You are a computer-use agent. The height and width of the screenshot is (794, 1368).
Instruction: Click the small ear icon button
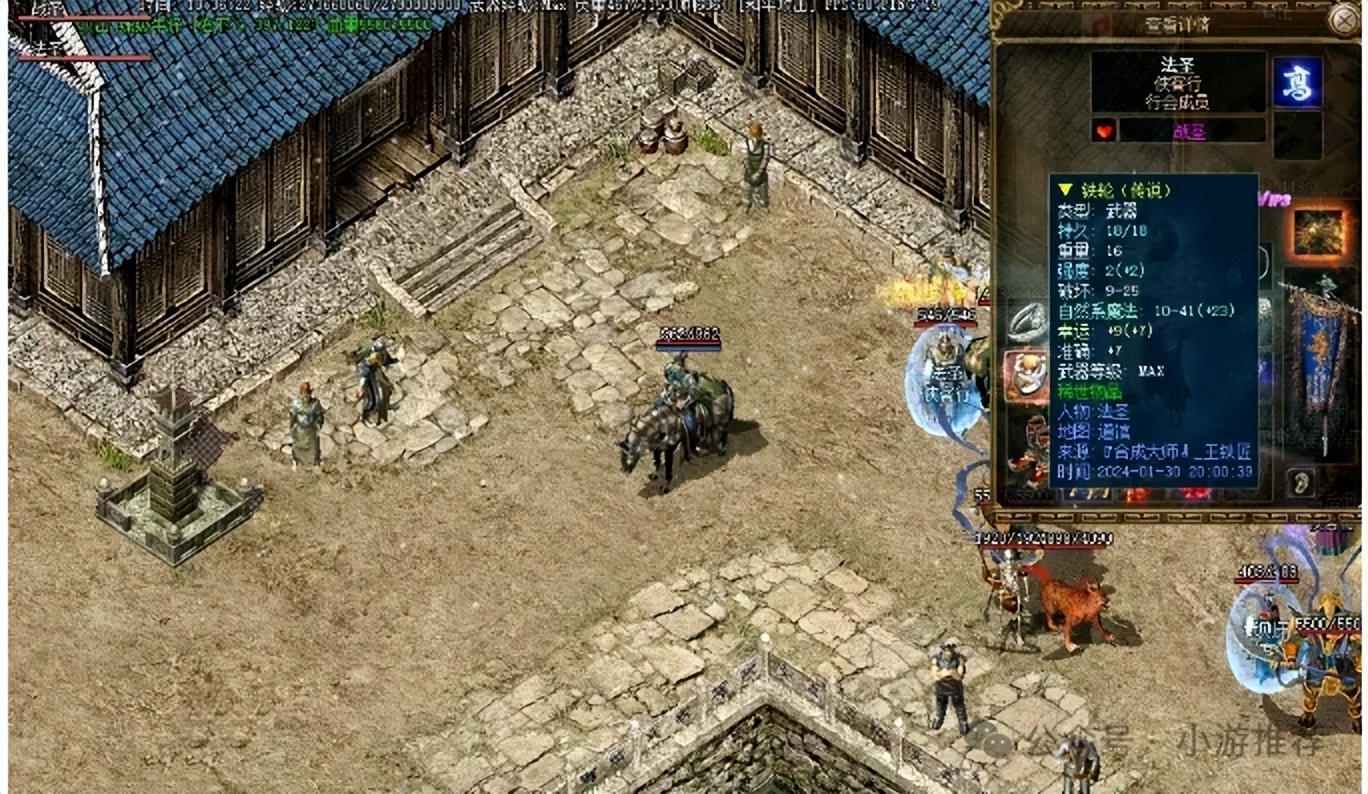1300,481
